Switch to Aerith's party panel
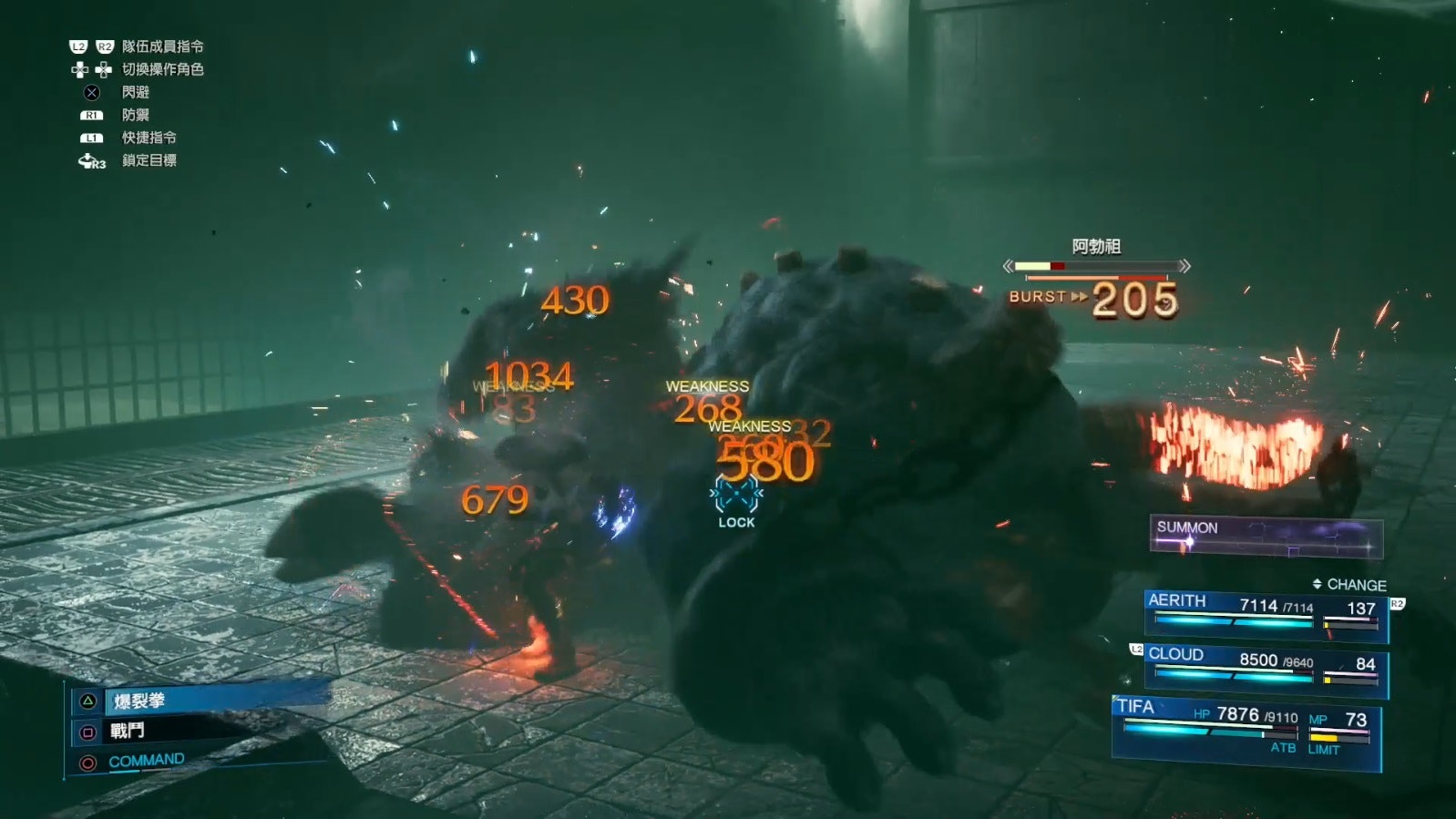This screenshot has height=819, width=1456. (x=1265, y=613)
